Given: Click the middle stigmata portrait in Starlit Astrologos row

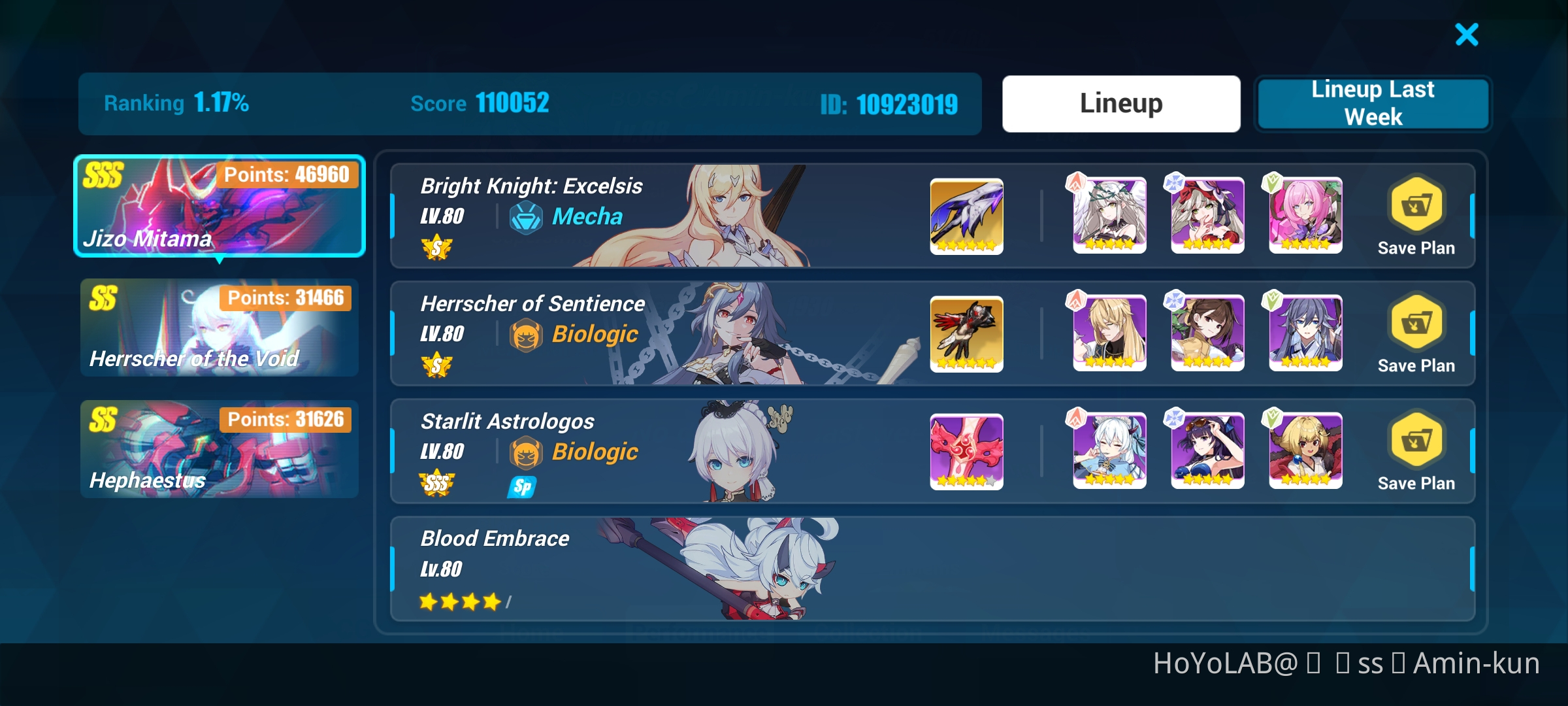Looking at the screenshot, I should pos(1206,451).
